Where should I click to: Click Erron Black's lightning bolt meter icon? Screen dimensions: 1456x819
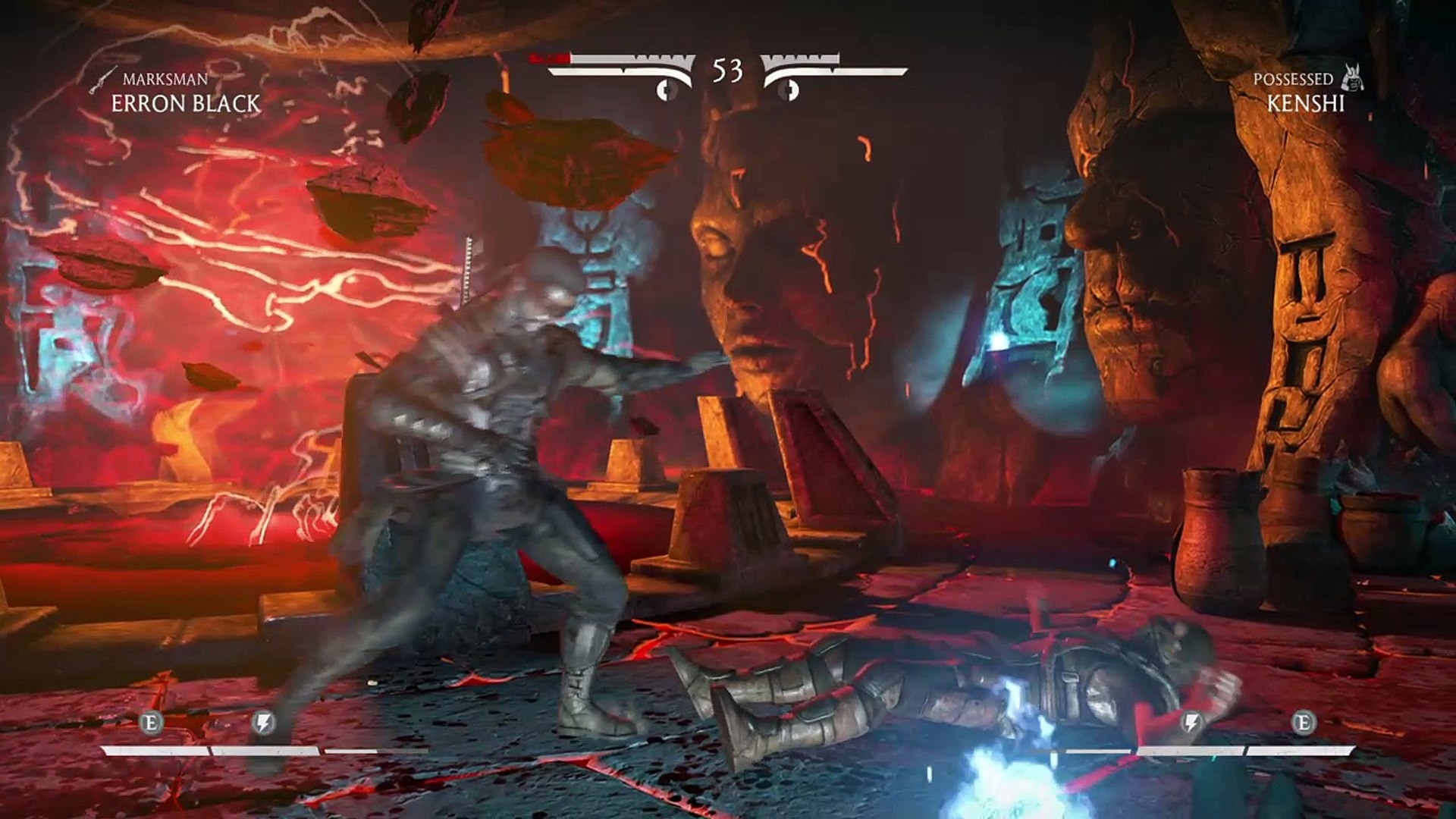tap(262, 723)
